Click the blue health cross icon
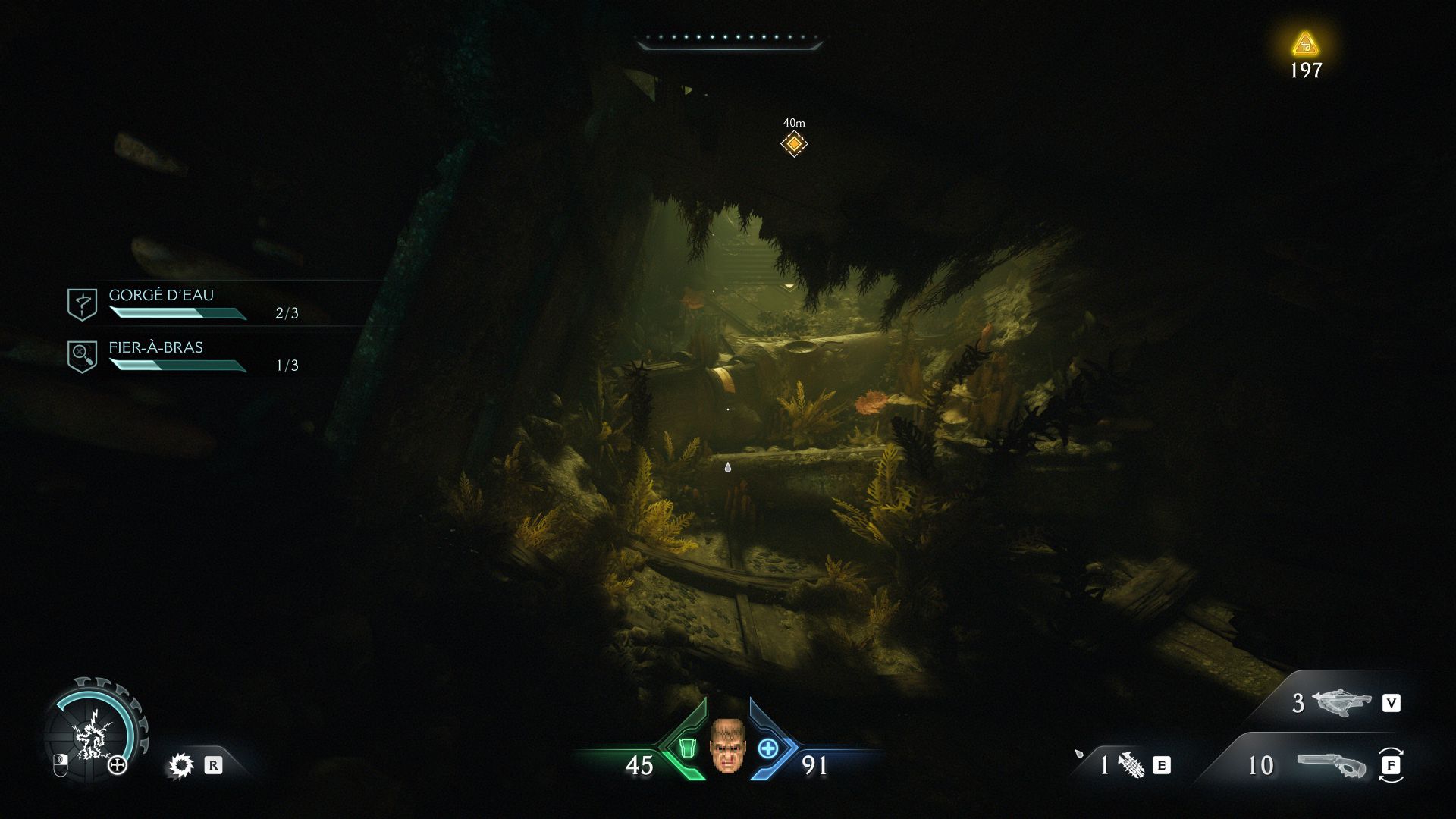Viewport: 1456px width, 819px height. [x=768, y=748]
